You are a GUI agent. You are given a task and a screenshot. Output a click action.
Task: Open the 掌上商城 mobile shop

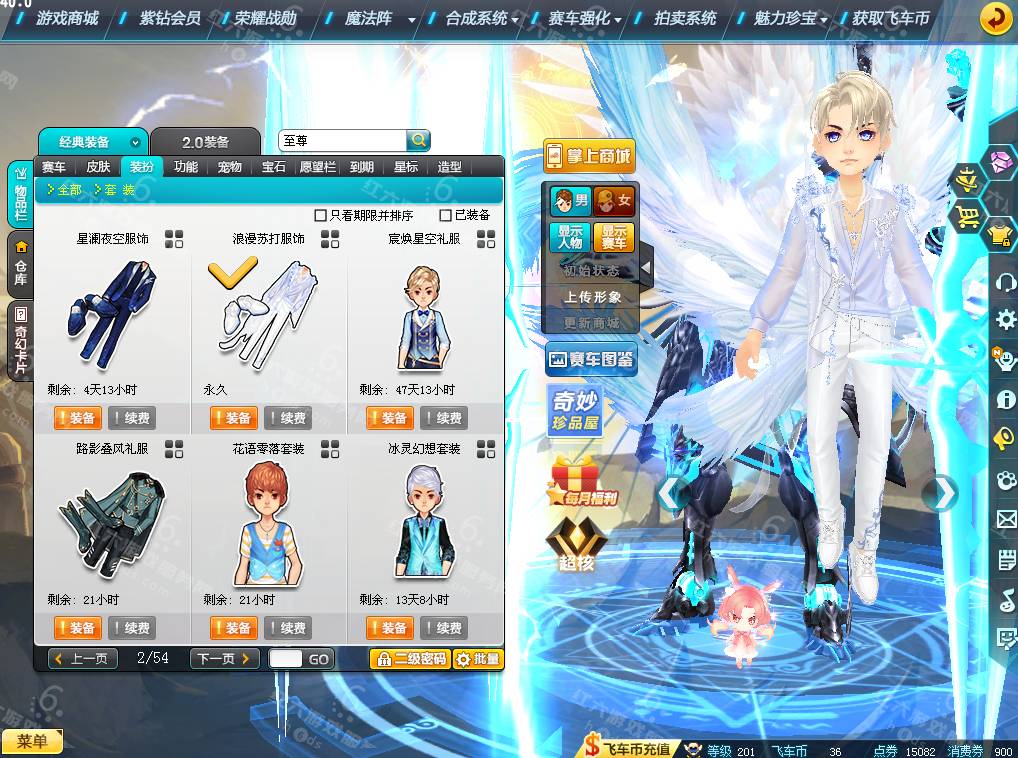590,156
